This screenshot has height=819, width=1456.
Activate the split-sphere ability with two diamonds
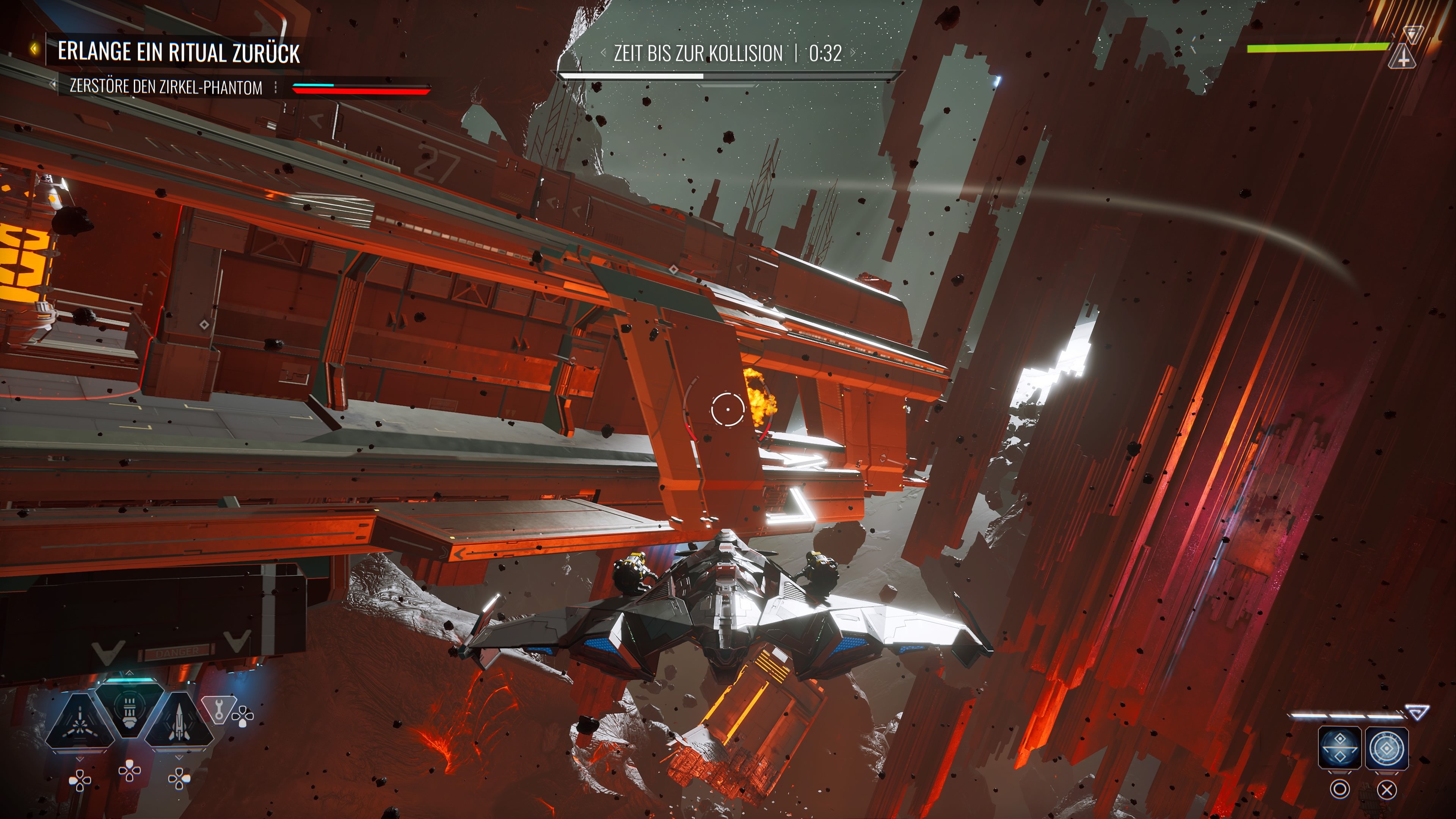1339,747
